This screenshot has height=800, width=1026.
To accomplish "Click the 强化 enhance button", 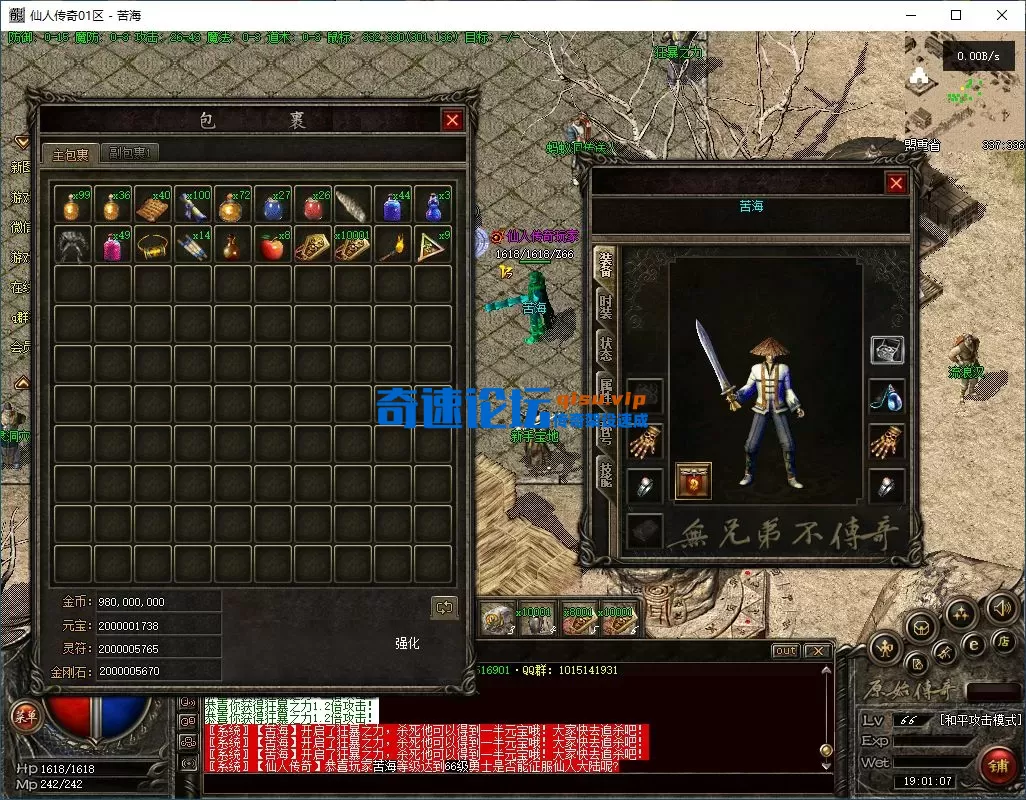I will tap(408, 643).
